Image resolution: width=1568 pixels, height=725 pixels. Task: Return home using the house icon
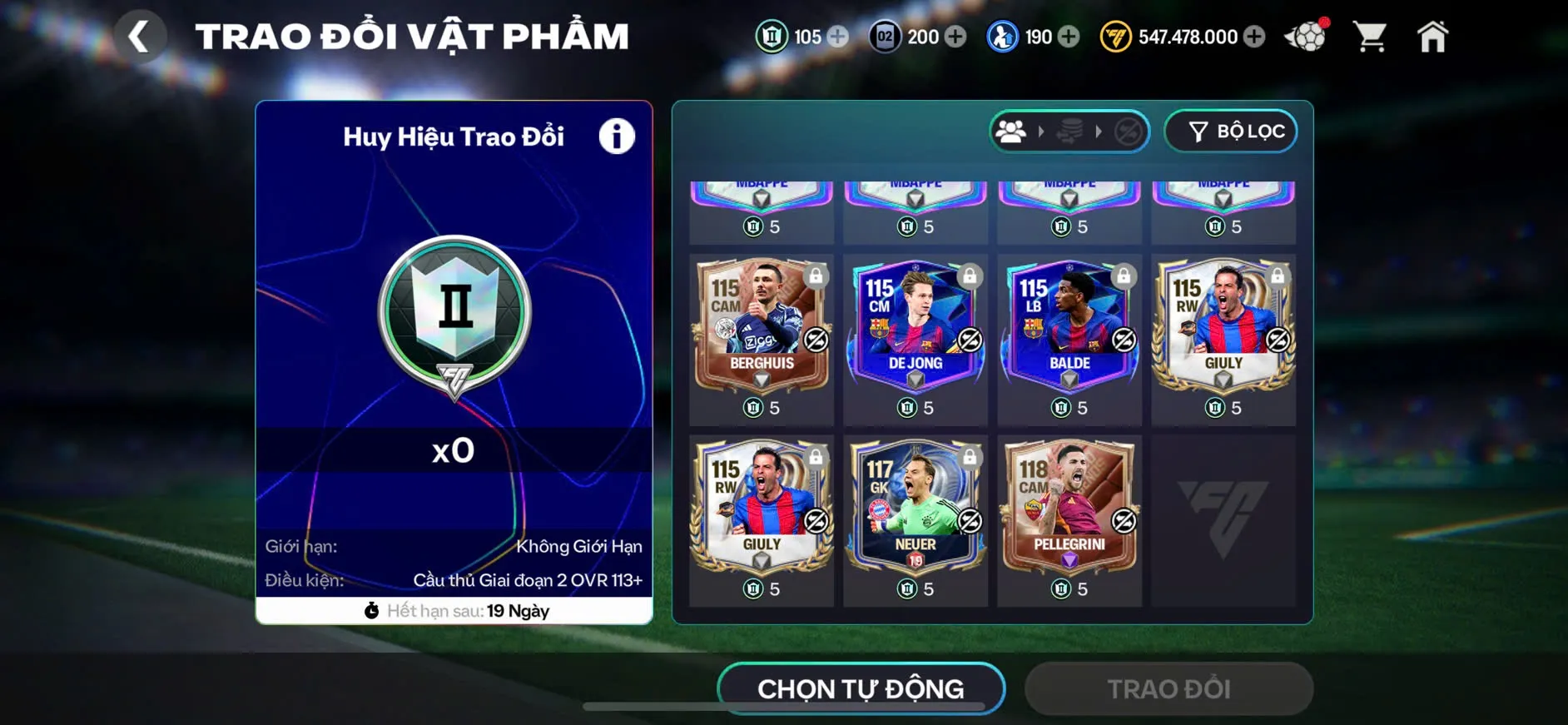pyautogui.click(x=1433, y=35)
